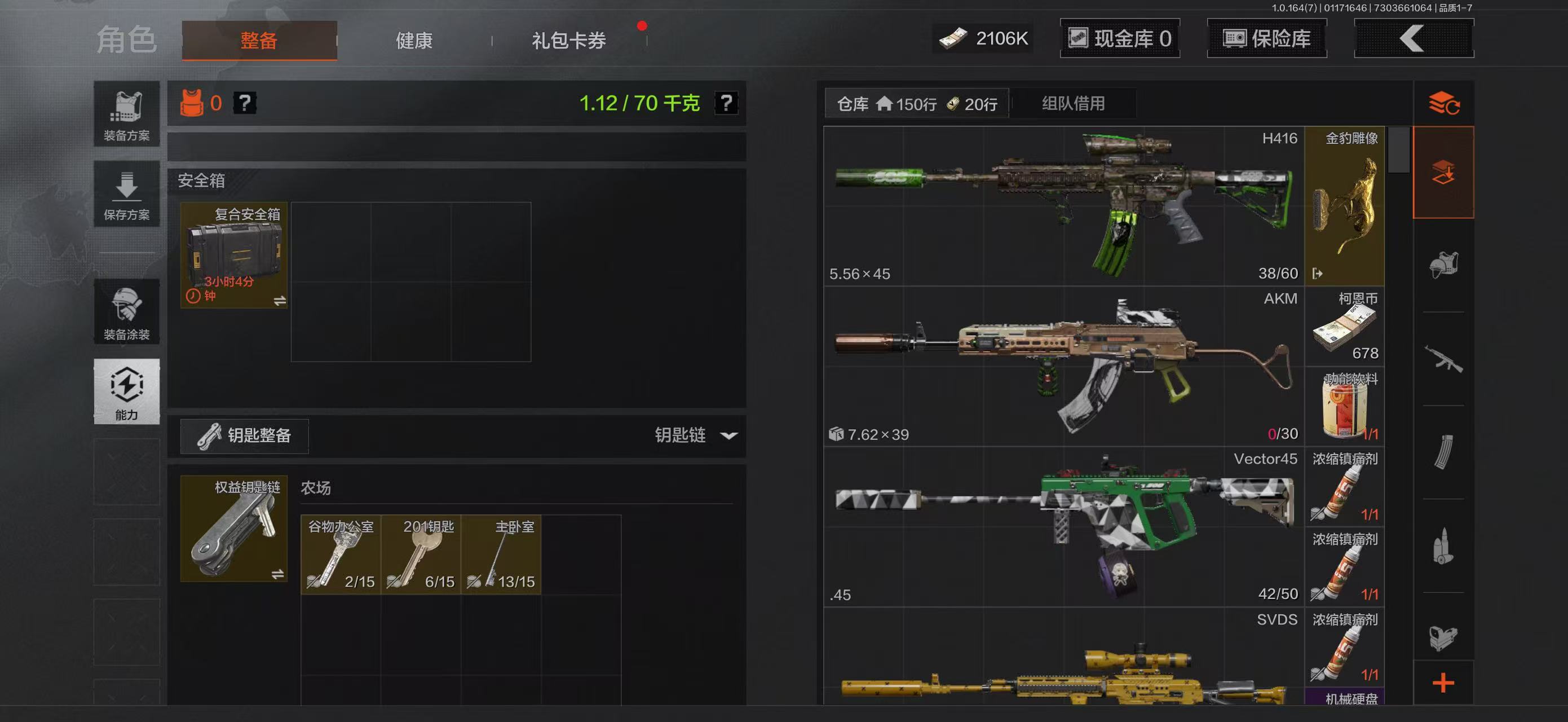Open the 保险库 vault
The image size is (1568, 722).
(1266, 38)
